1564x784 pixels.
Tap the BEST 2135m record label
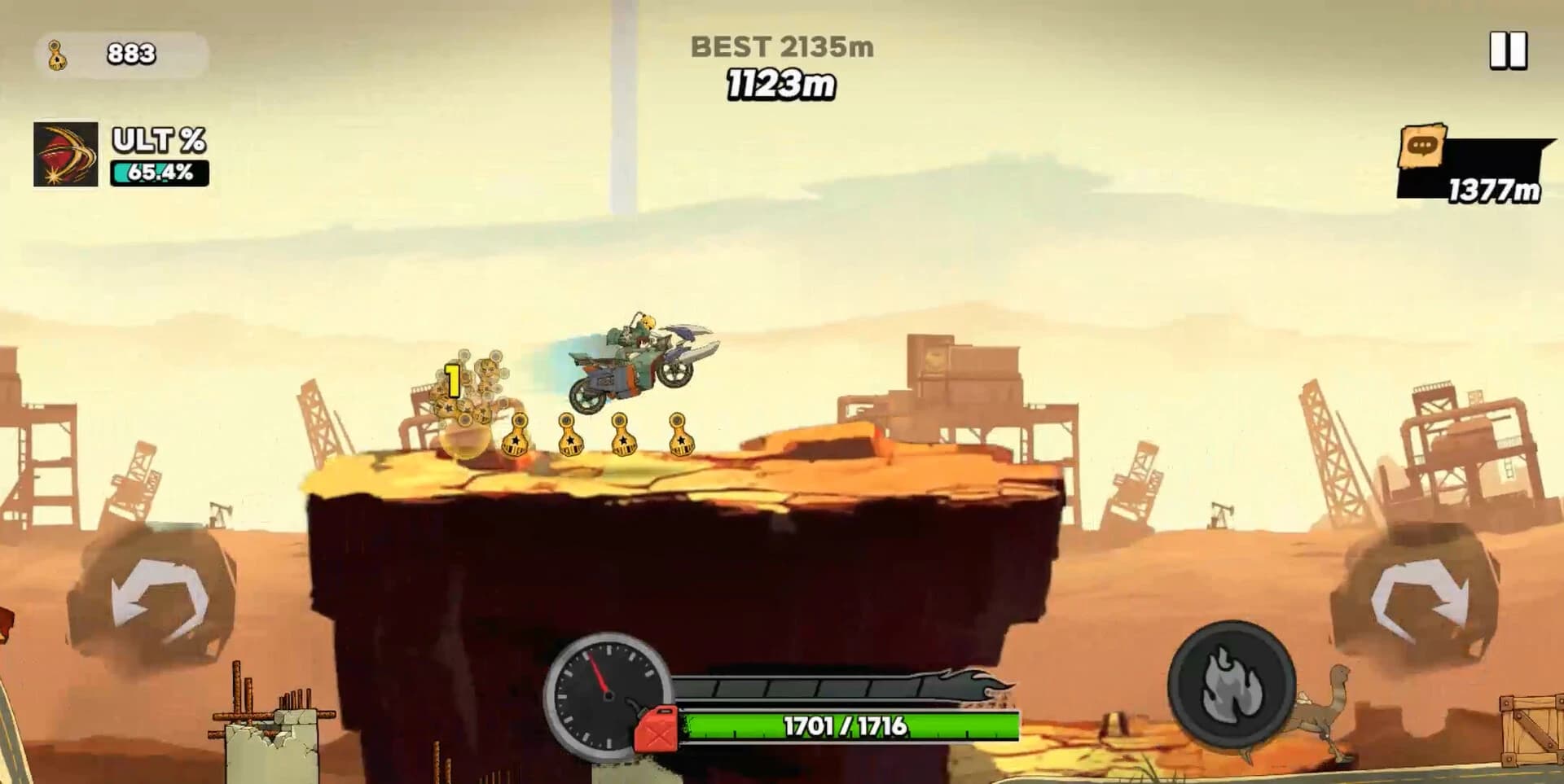point(781,47)
